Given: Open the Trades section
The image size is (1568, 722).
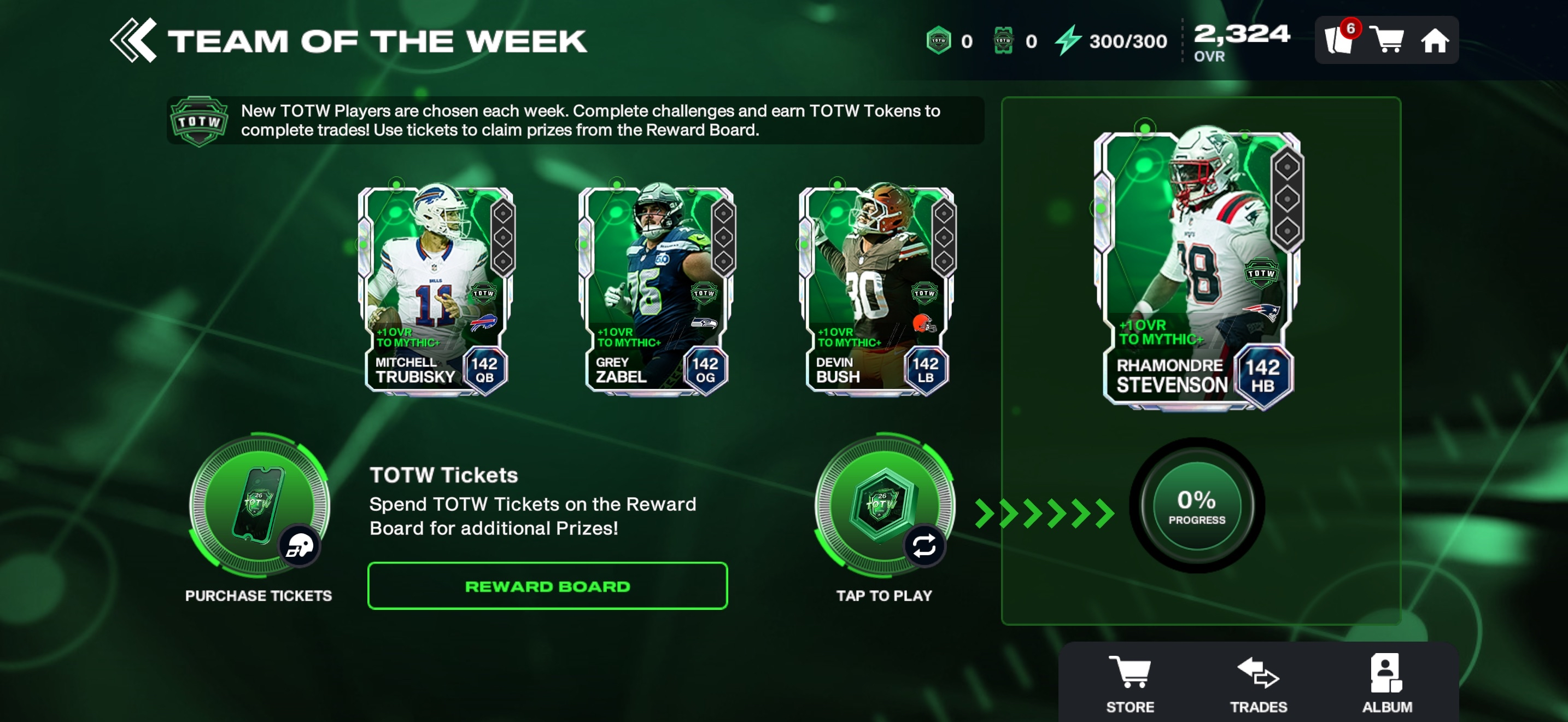Looking at the screenshot, I should click(1258, 683).
